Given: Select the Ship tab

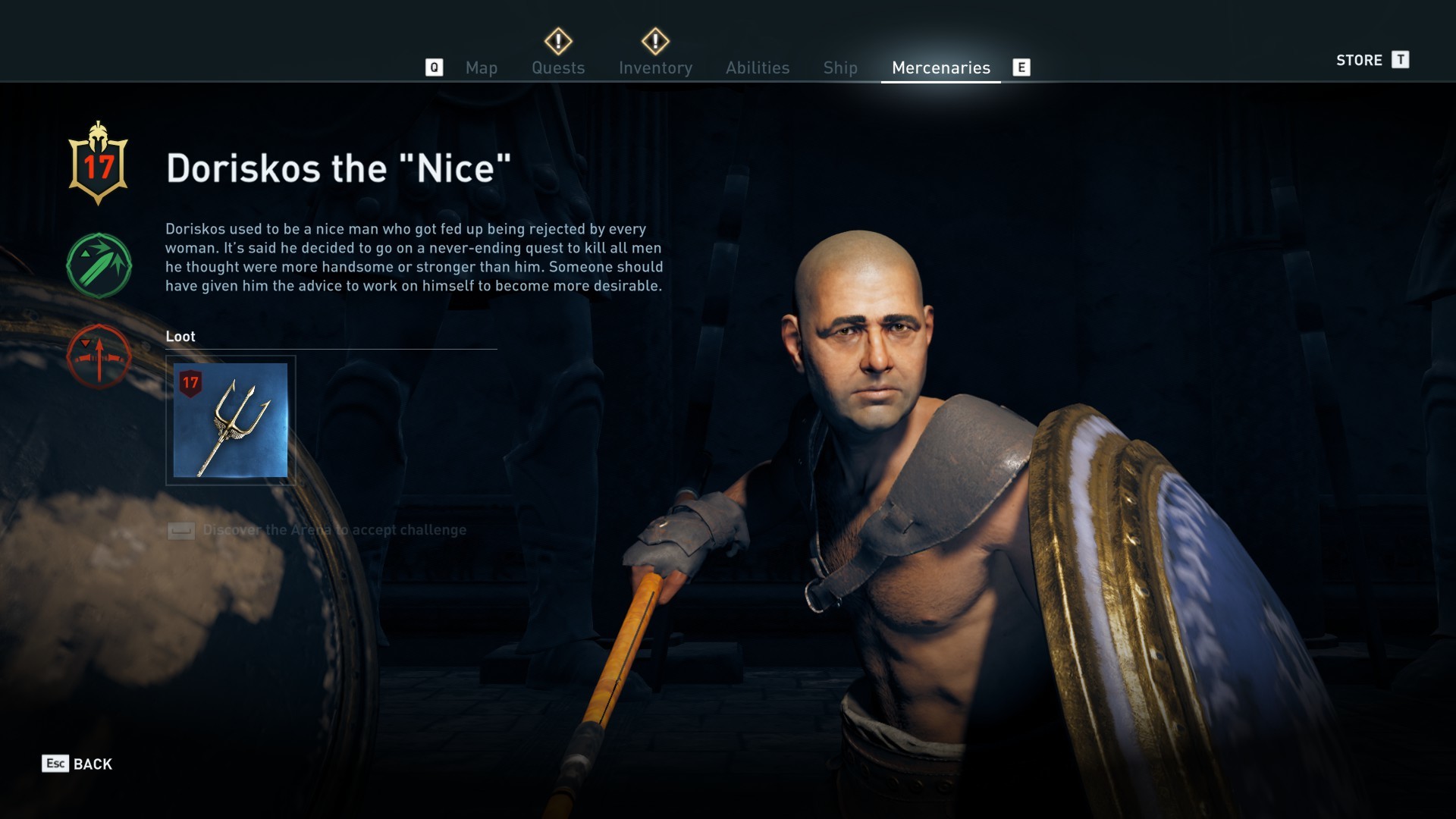Looking at the screenshot, I should 840,67.
